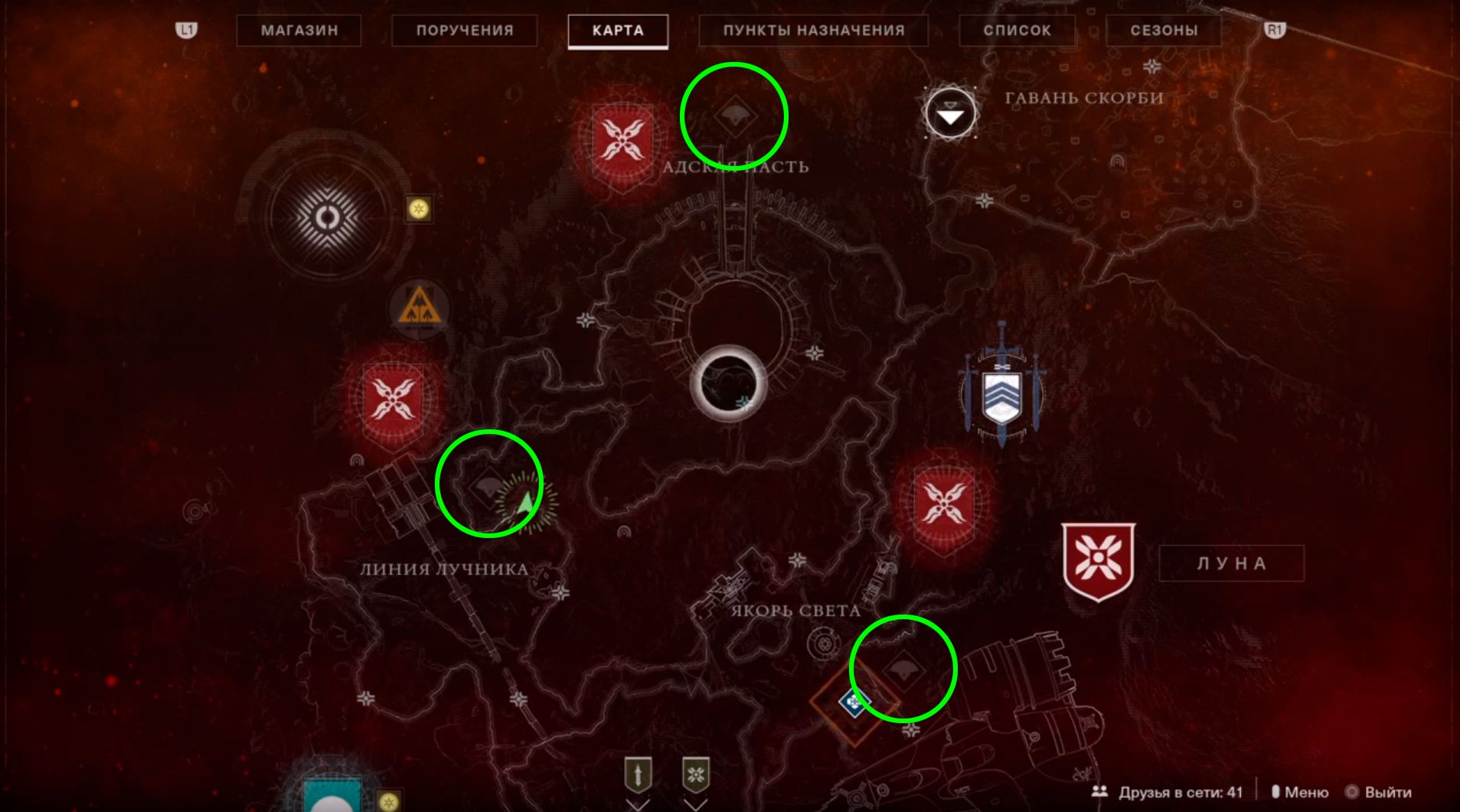
Task: Select the Гавань Скорби landing zone marker
Action: pos(950,113)
